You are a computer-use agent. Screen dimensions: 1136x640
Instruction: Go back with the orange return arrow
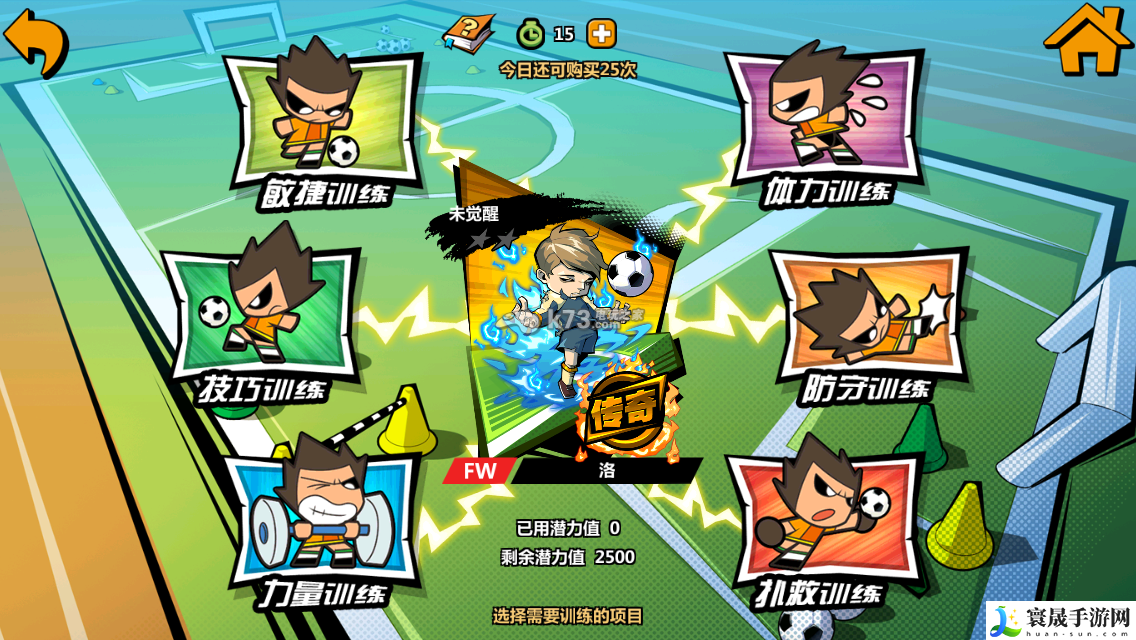coord(35,41)
